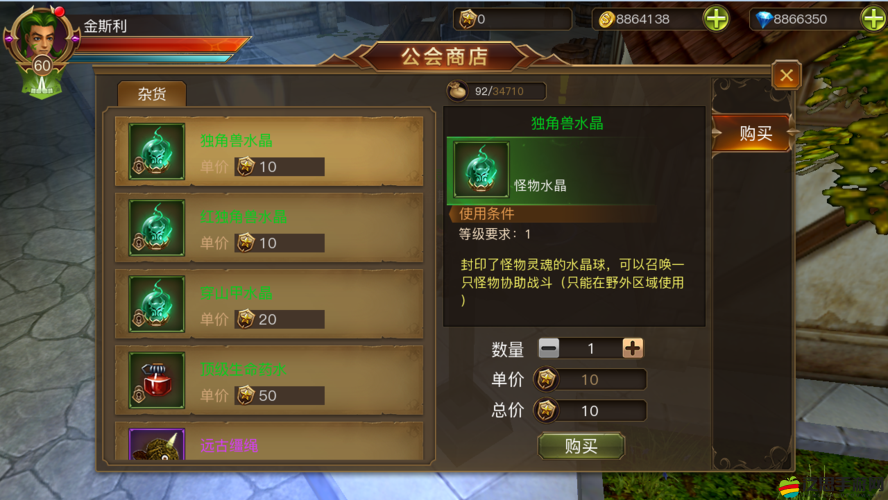Decrease purchase quantity with the minus button
Screen dimensions: 888x500
549,348
